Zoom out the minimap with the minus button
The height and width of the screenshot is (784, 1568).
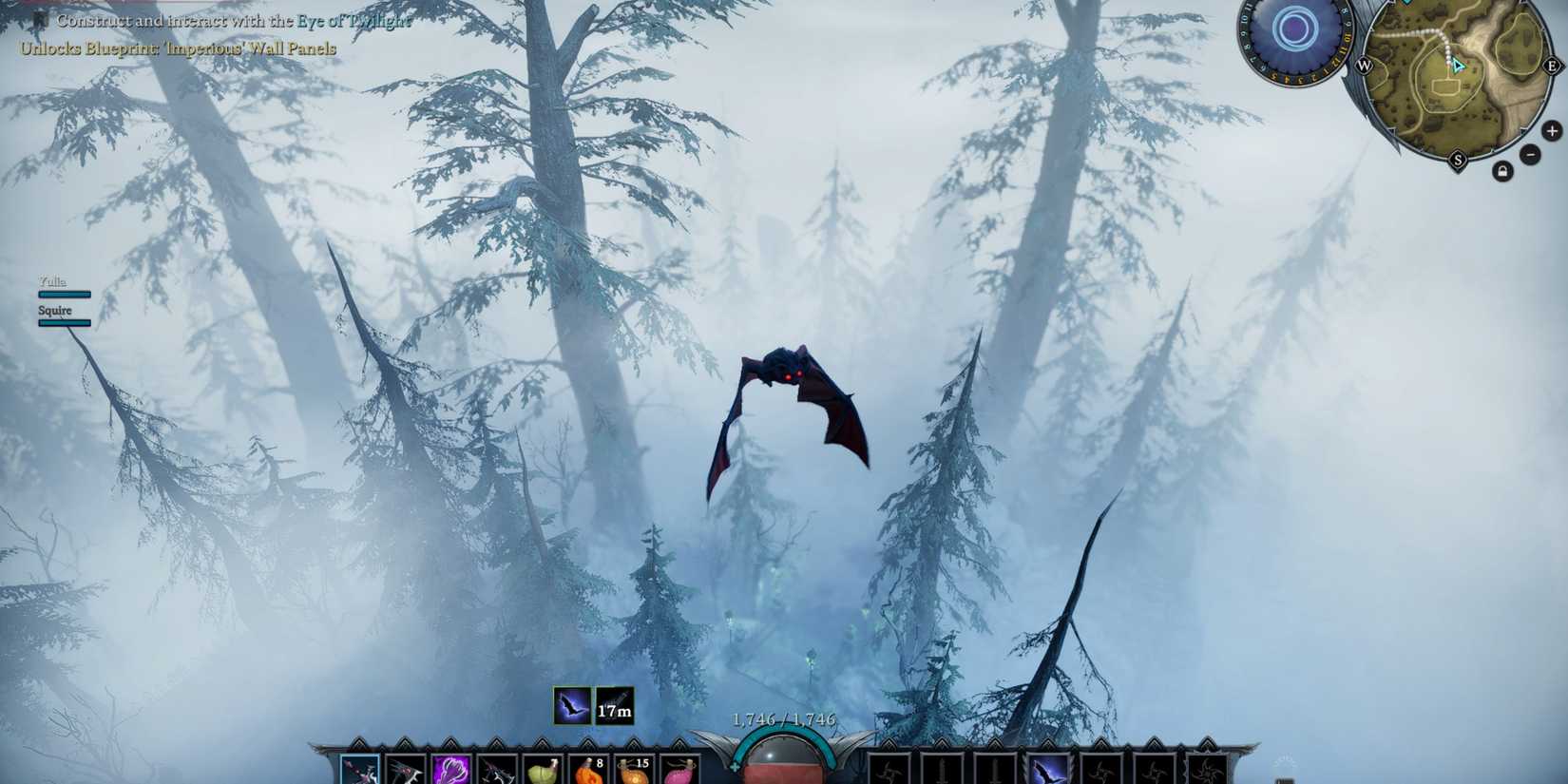click(1532, 155)
